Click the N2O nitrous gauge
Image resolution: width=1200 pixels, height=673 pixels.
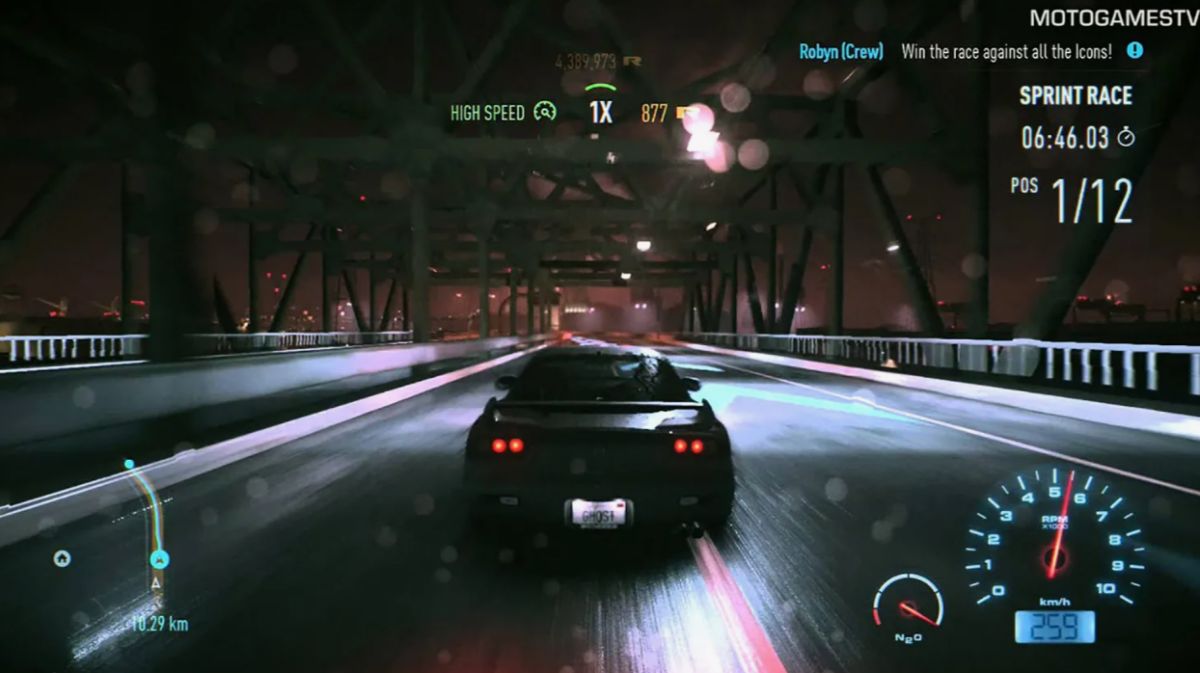[908, 605]
